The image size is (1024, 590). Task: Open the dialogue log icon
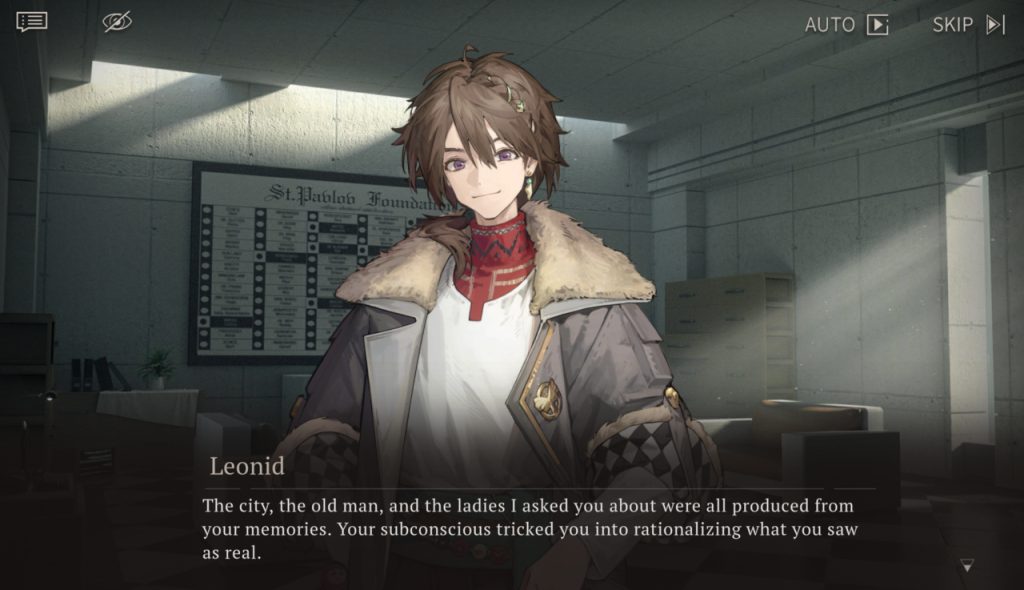click(x=31, y=22)
